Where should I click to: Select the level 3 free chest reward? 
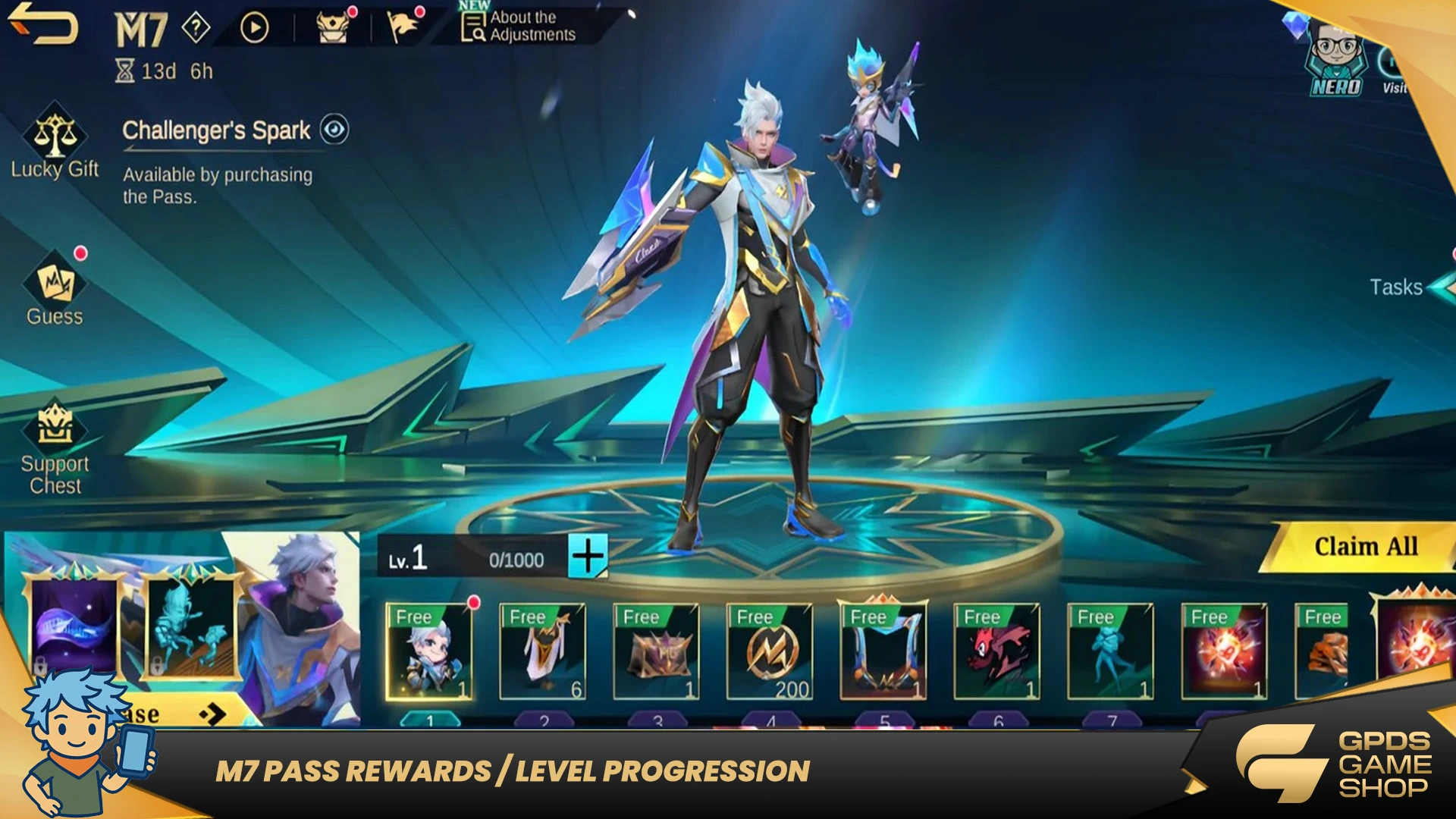point(656,652)
